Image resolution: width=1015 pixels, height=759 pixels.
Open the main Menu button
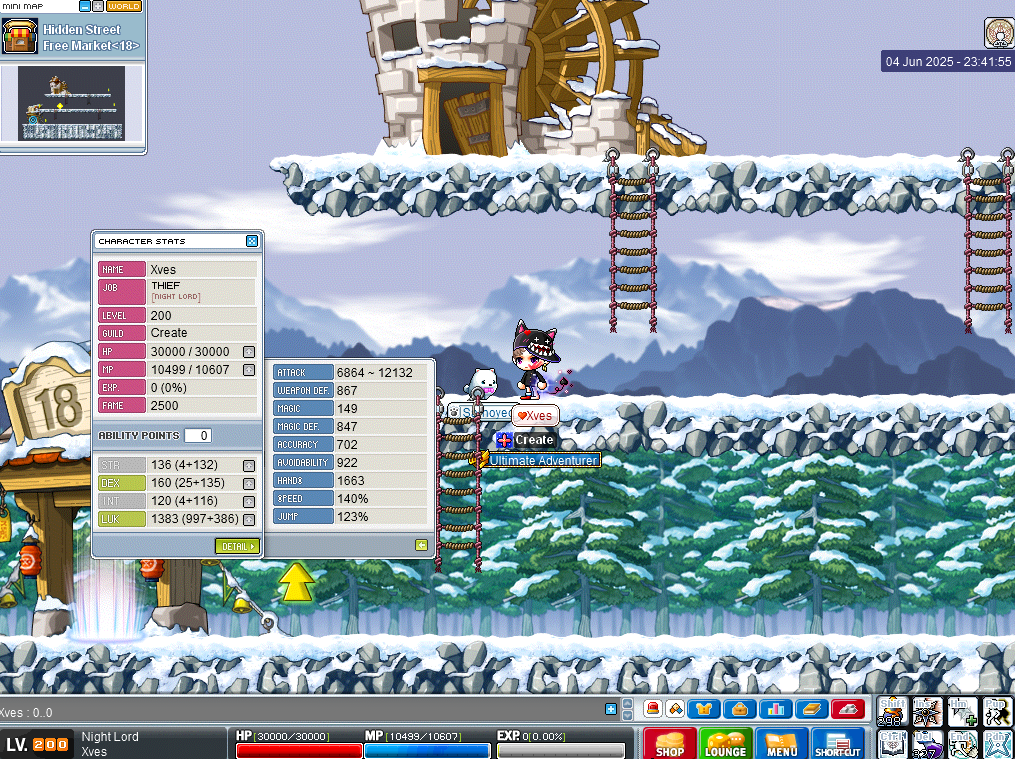tap(781, 745)
